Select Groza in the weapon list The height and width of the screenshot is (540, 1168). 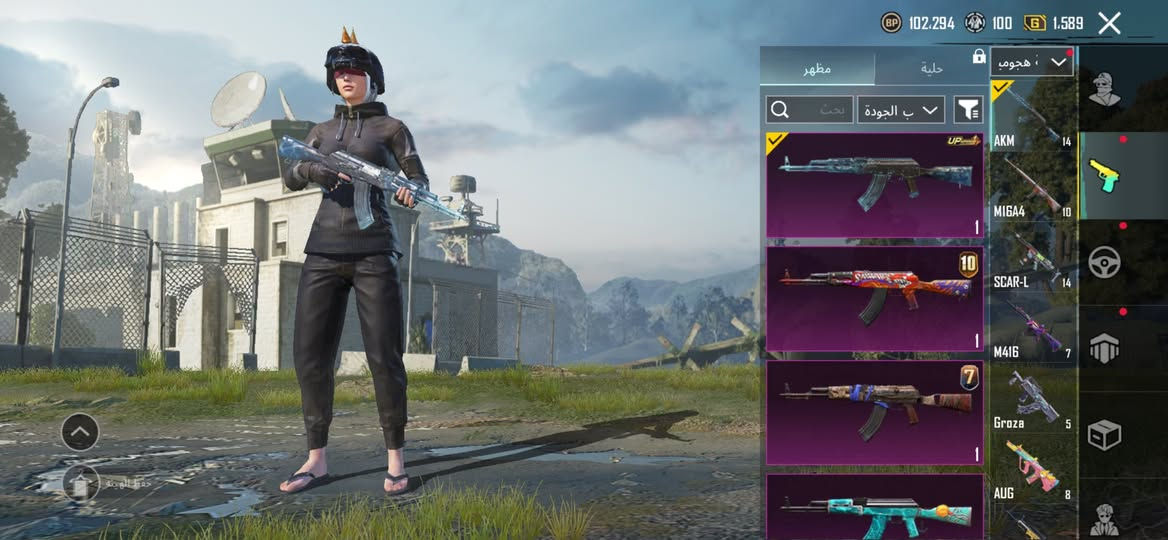point(1032,401)
